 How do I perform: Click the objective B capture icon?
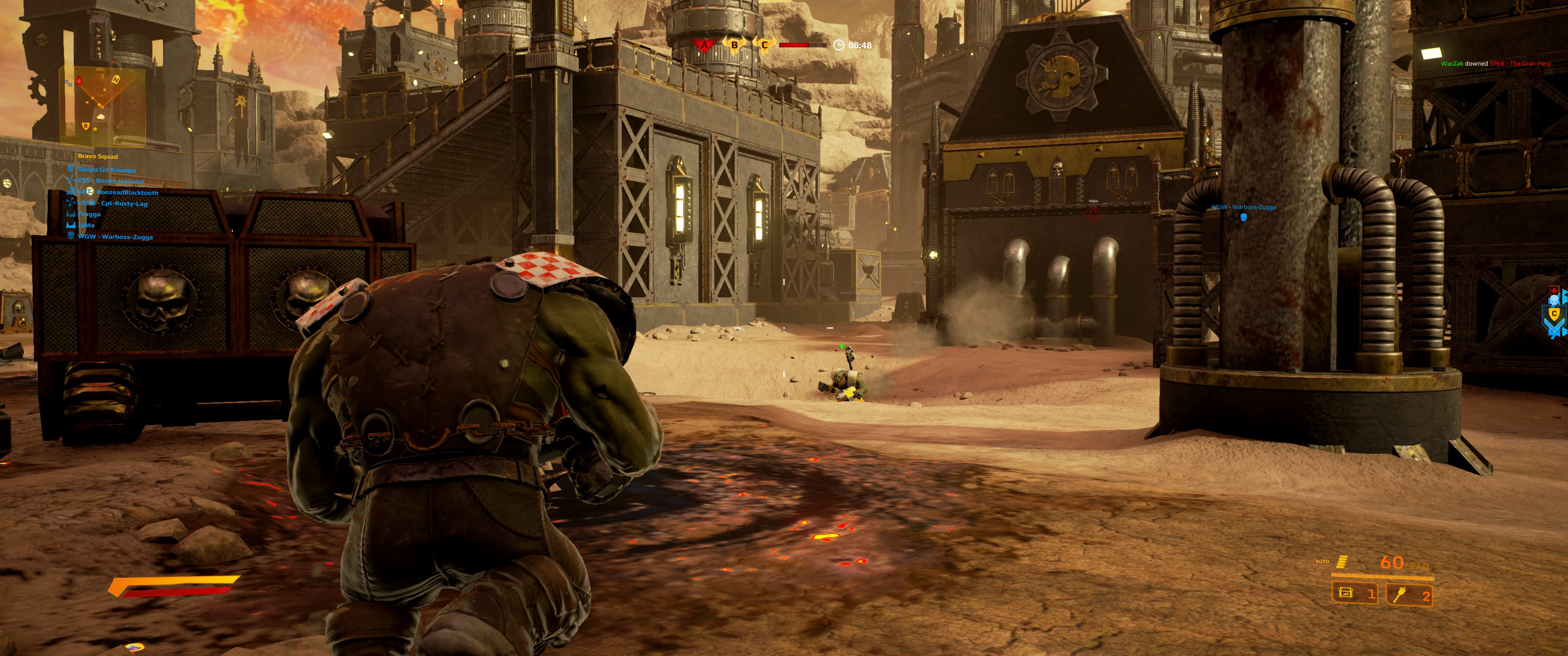(x=735, y=45)
